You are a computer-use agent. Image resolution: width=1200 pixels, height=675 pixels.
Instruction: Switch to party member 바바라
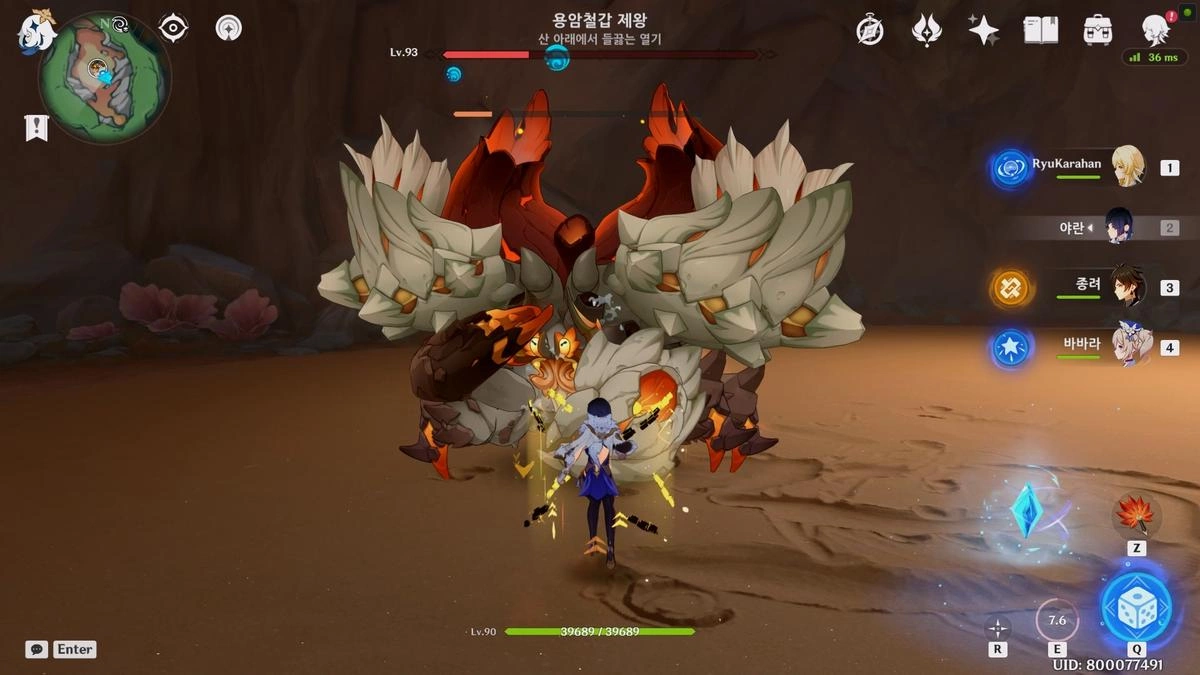click(x=1128, y=347)
